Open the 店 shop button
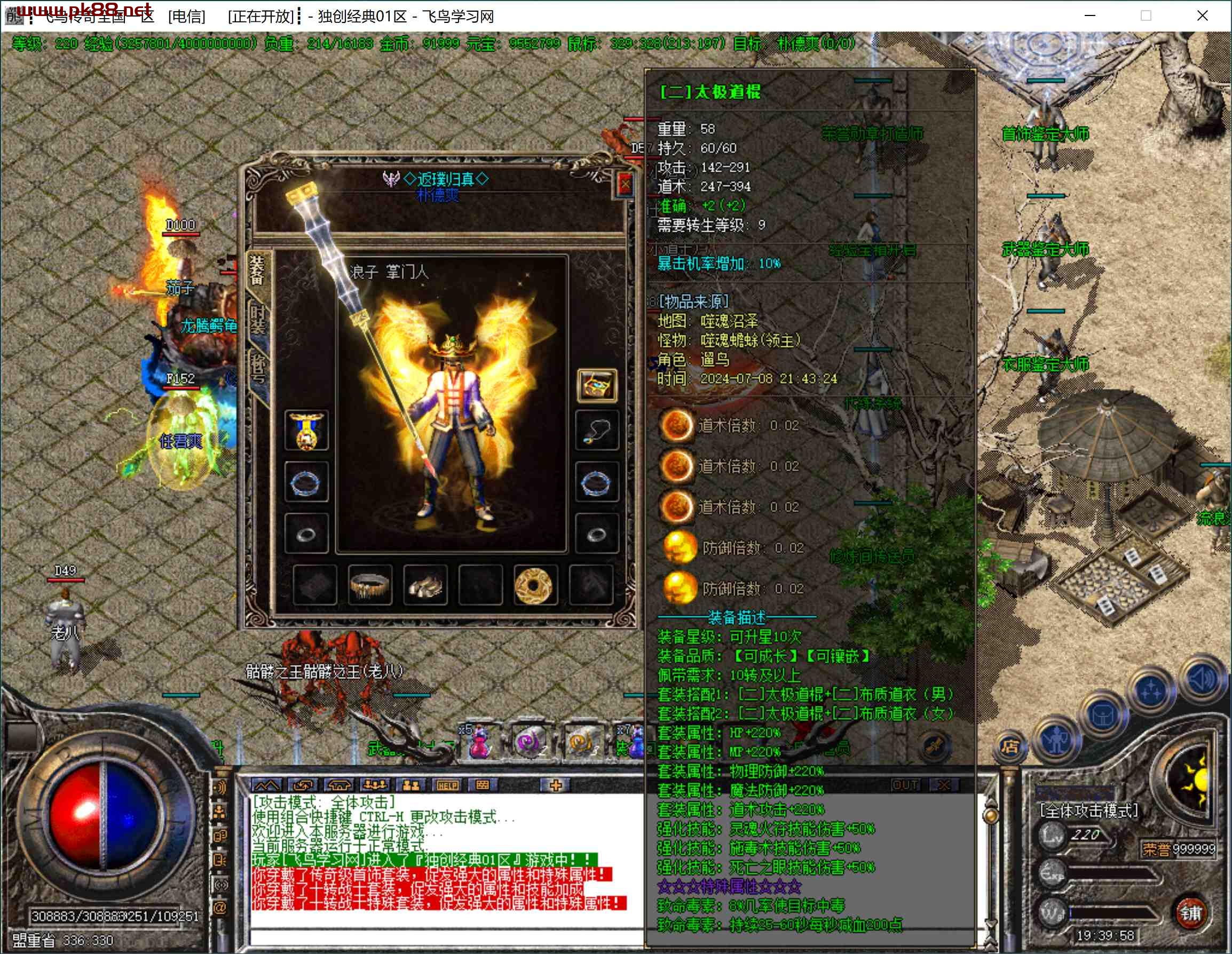Screen dimensions: 1232x954 pos(1009,746)
